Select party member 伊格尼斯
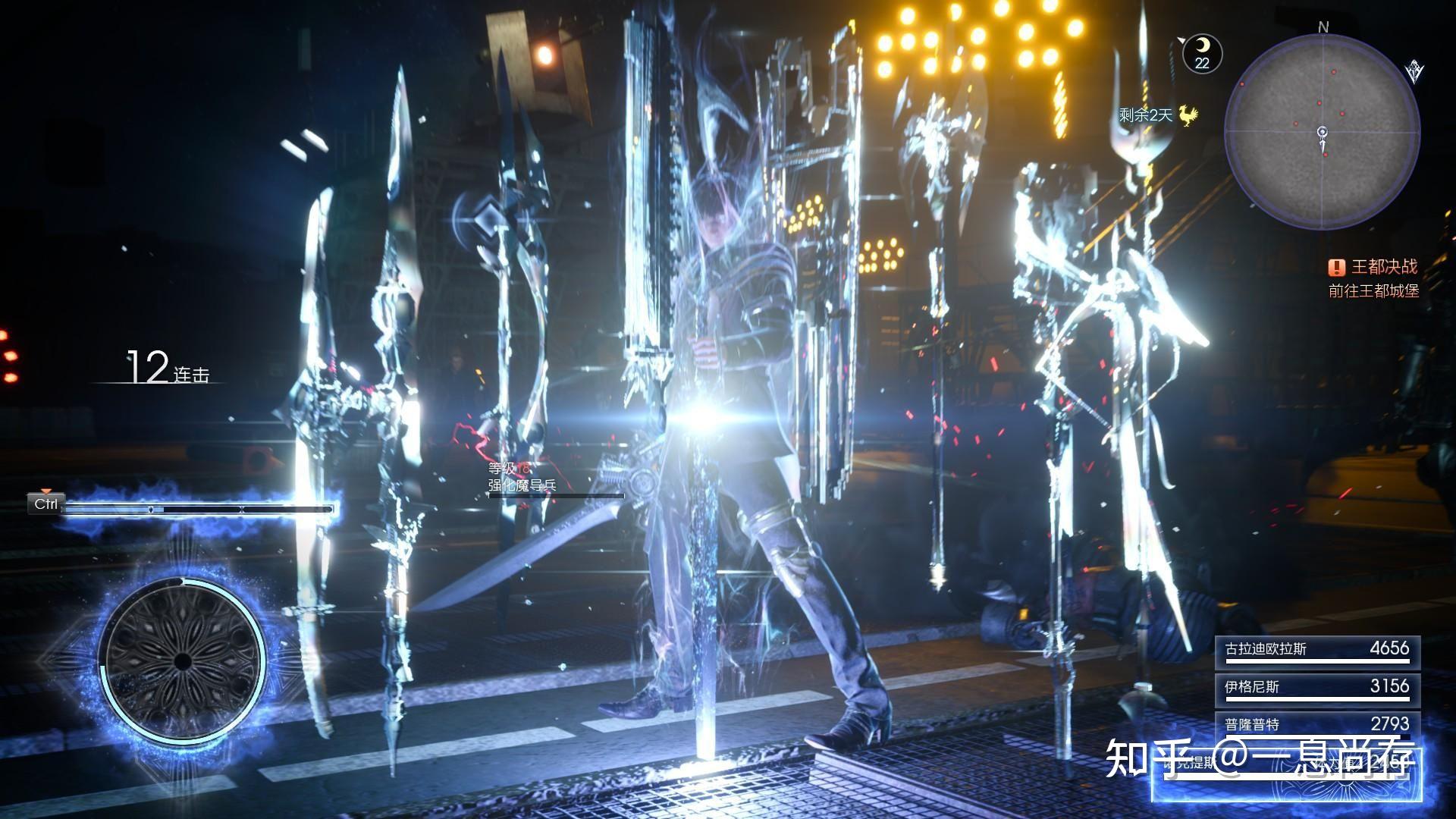The width and height of the screenshot is (1456, 819). [1317, 687]
